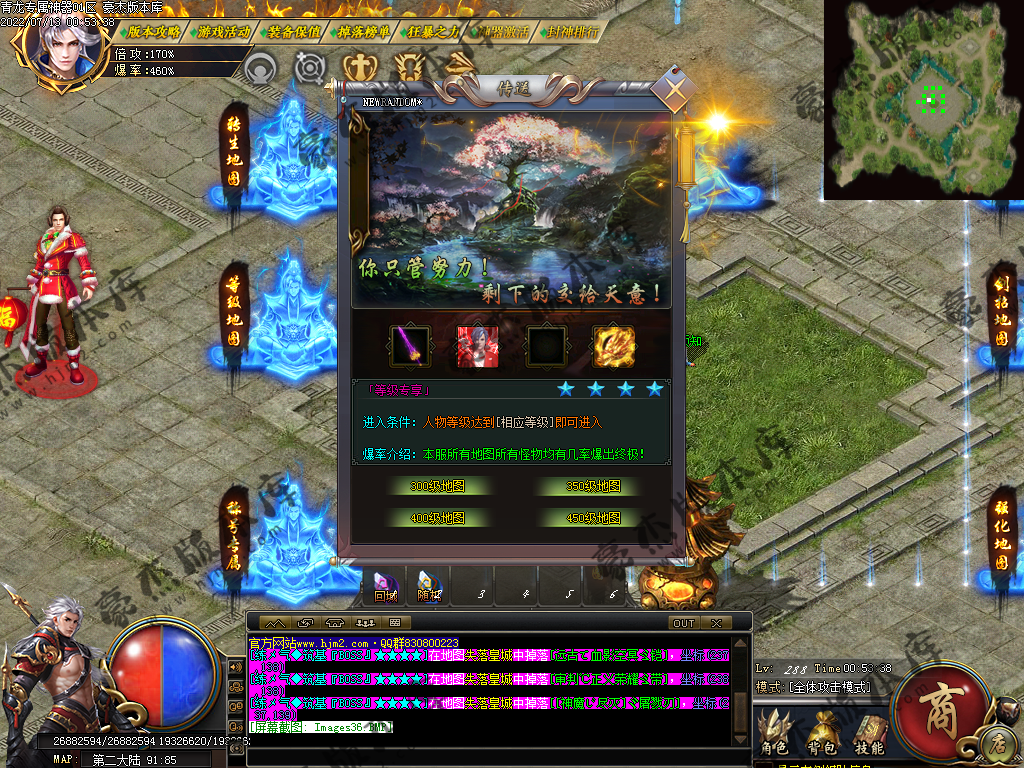This screenshot has width=1024, height=768.
Task: Use the 回城 hotbar item
Action: [x=386, y=588]
